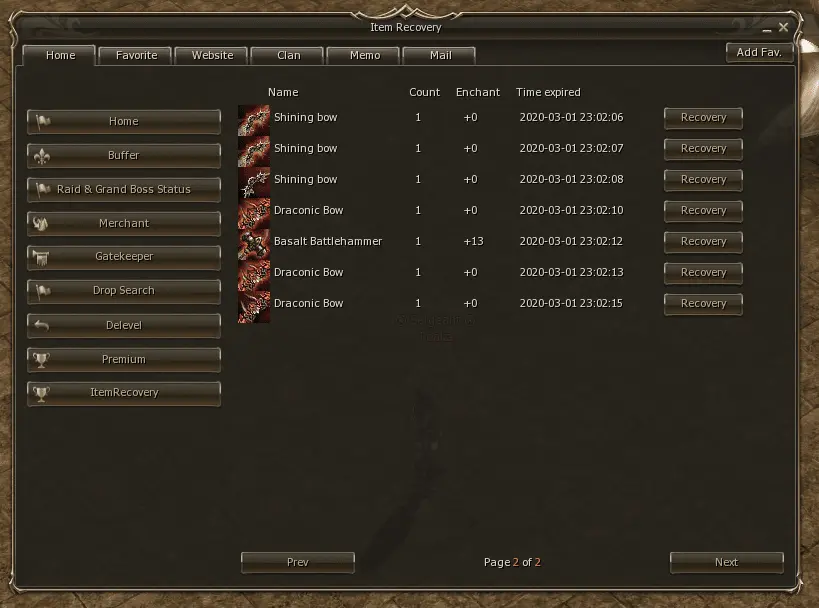Screen dimensions: 819x608
Task: Go to the previous page with Prev
Action: (x=297, y=562)
